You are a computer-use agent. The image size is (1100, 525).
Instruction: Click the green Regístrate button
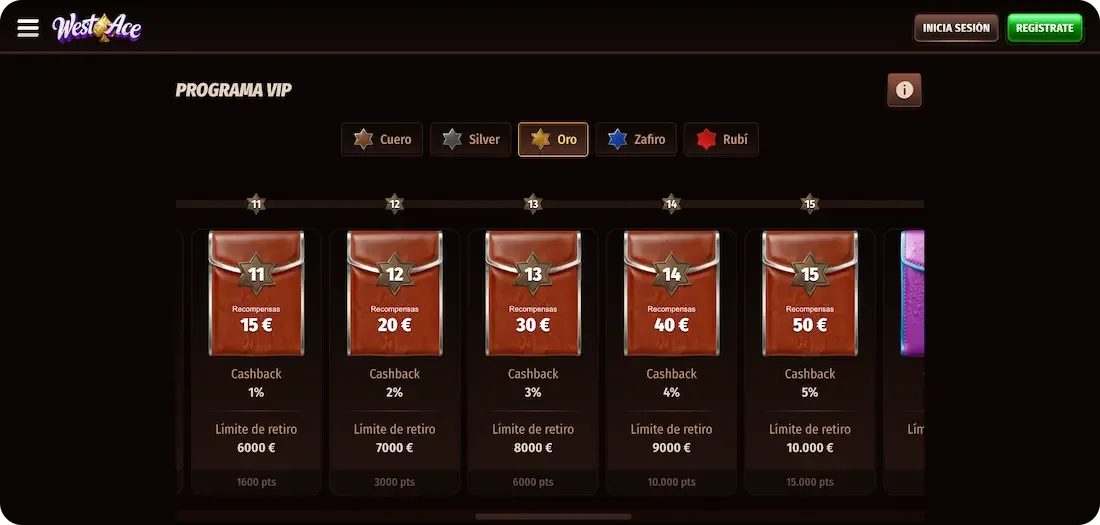[x=1044, y=28]
